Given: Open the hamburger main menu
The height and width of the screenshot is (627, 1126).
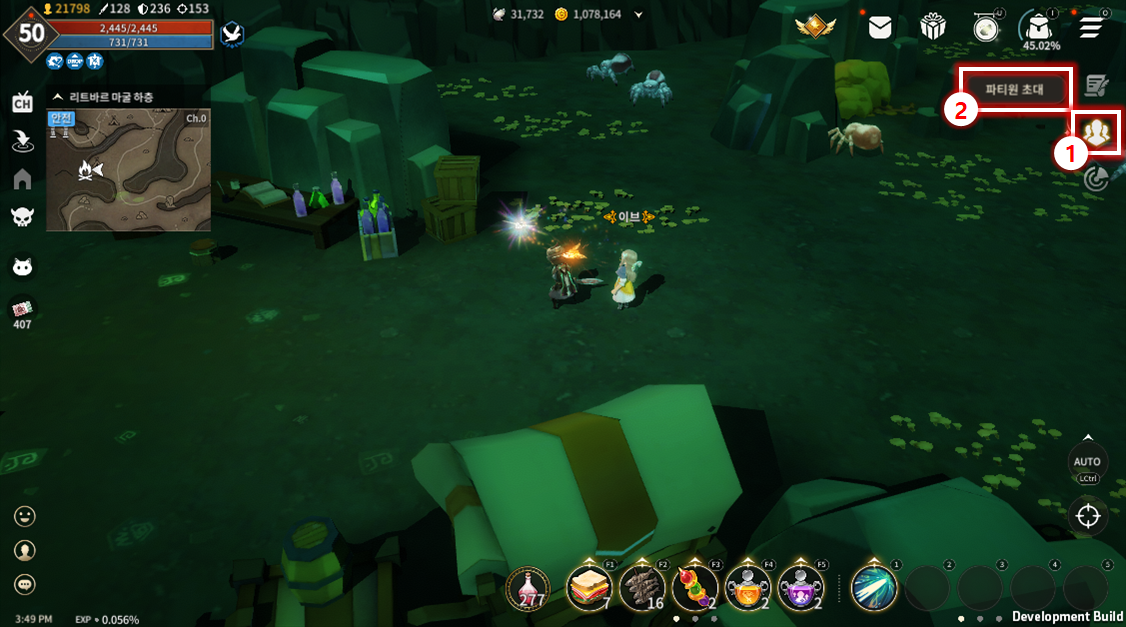Looking at the screenshot, I should tap(1093, 28).
